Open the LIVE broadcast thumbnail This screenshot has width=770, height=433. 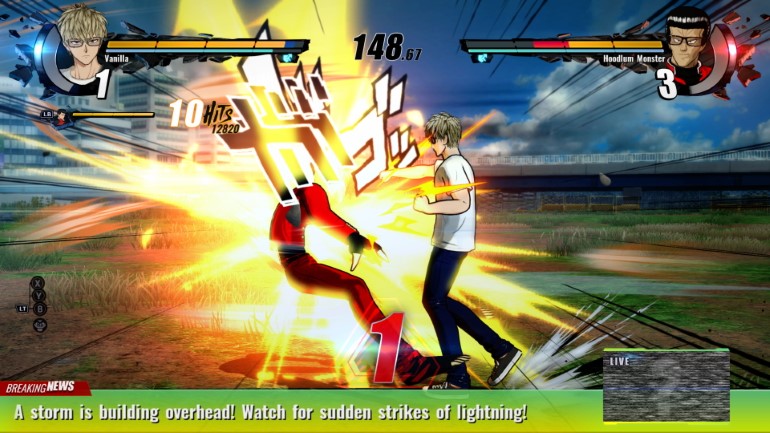[666, 386]
